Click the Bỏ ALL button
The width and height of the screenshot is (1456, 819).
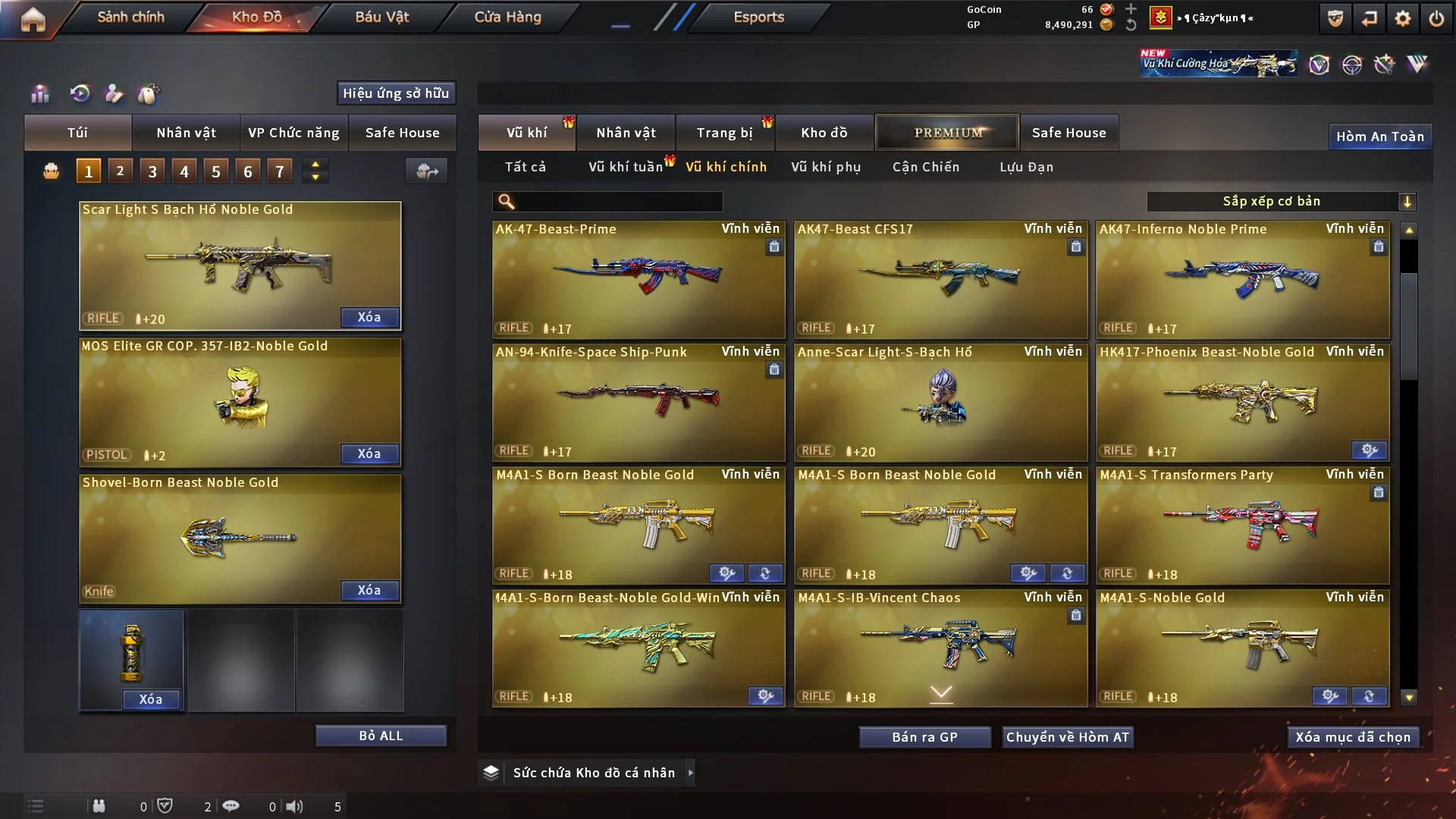click(381, 736)
